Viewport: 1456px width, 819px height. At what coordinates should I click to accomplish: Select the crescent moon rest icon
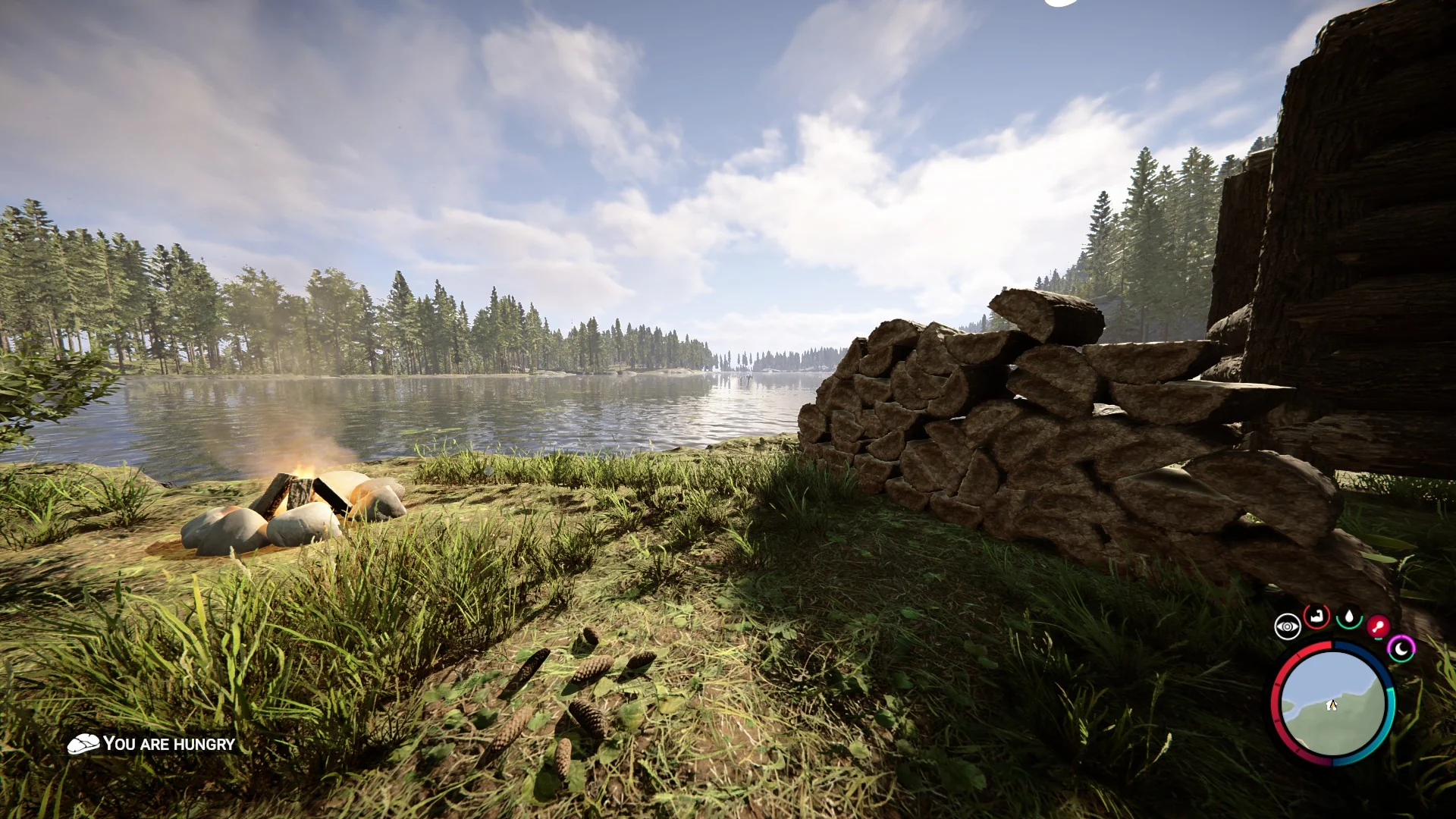tap(1401, 648)
